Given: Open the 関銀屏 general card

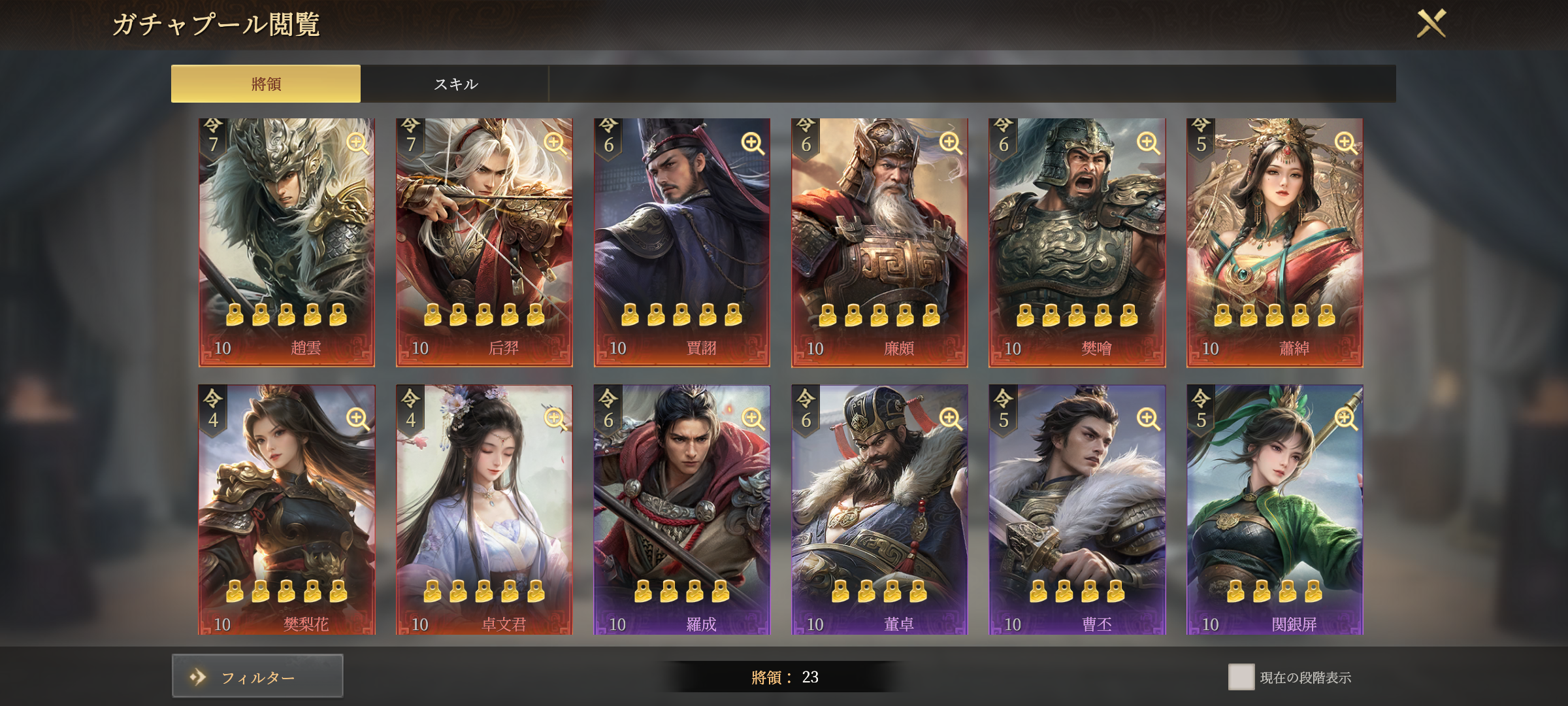Looking at the screenshot, I should [x=1275, y=510].
